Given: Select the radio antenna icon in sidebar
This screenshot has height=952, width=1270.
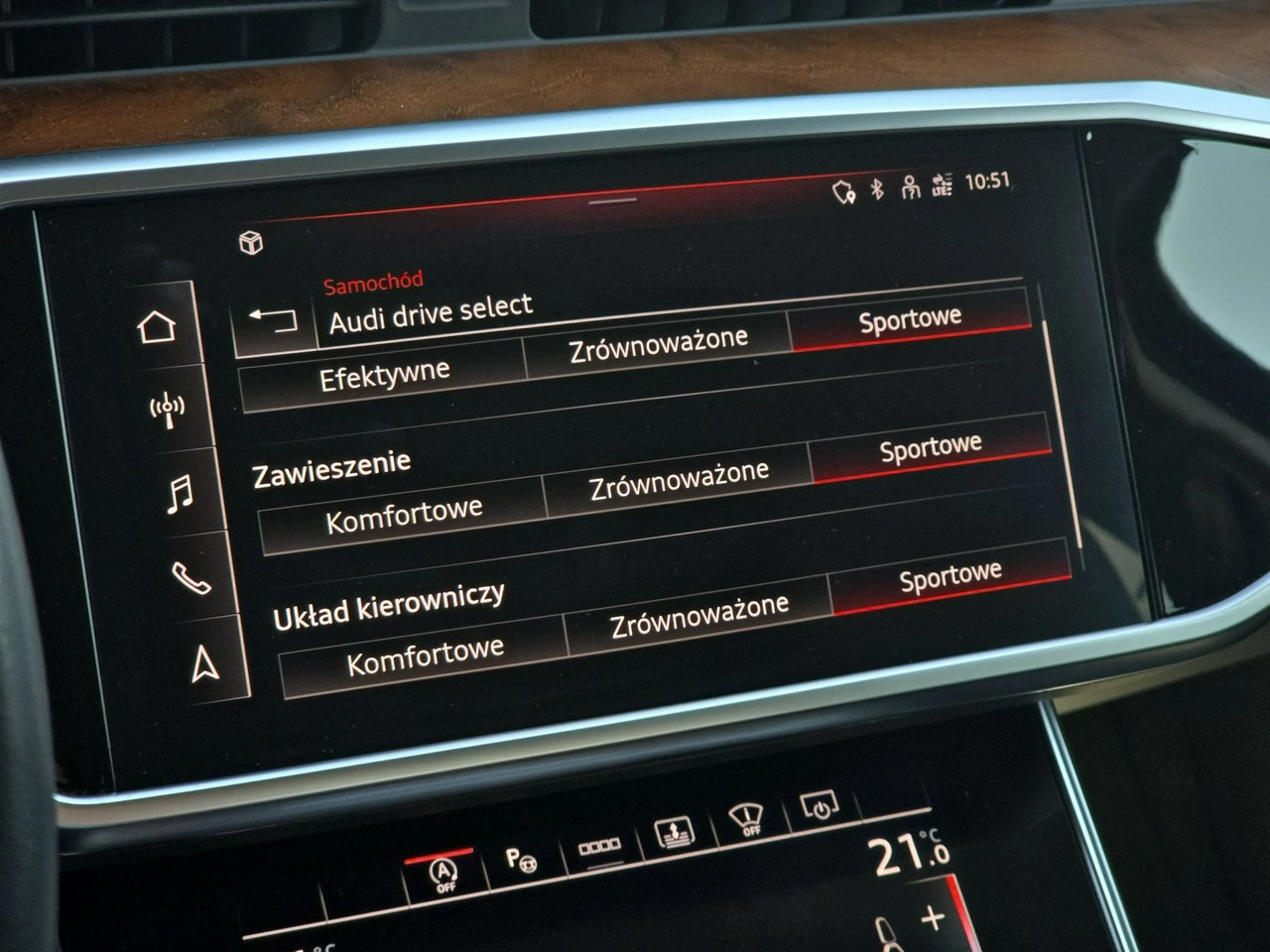Looking at the screenshot, I should pos(167,407).
